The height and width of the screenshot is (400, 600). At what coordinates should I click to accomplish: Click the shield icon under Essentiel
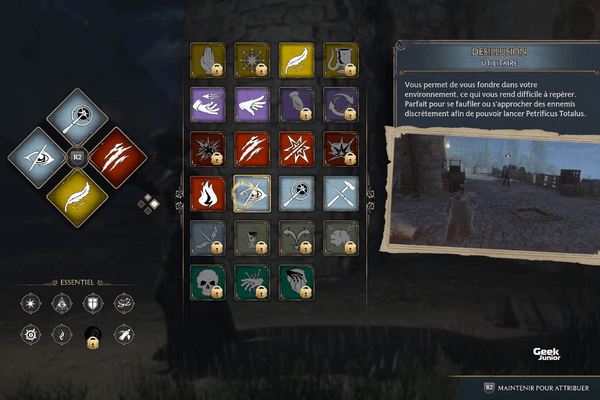93,302
